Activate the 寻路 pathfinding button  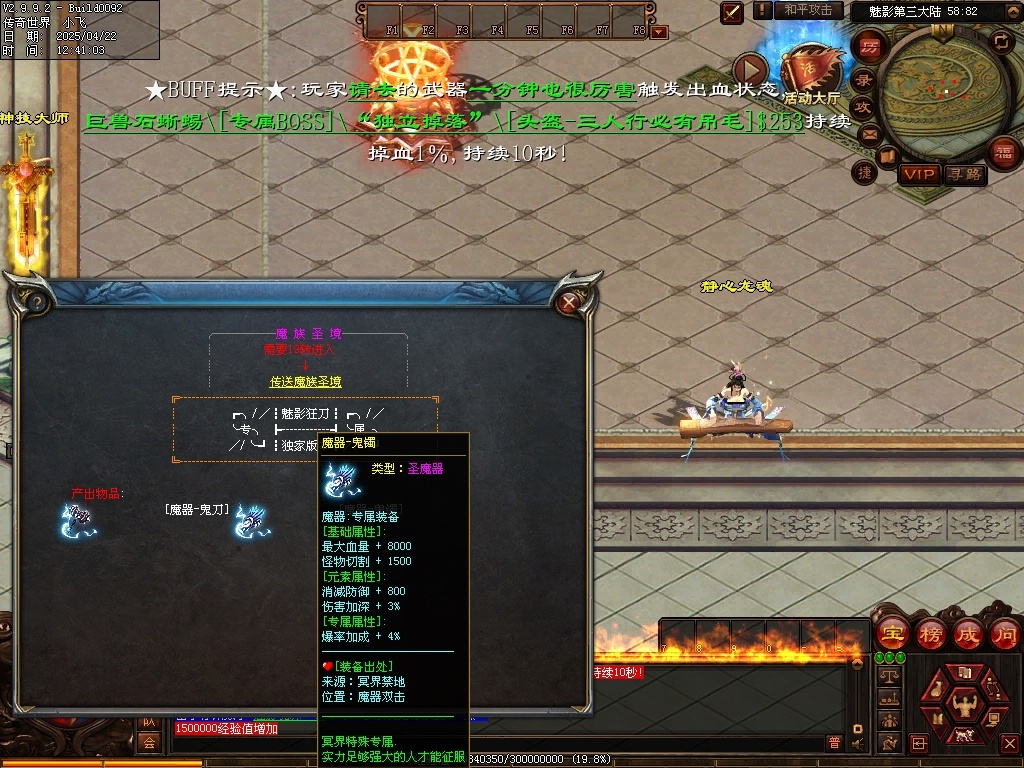coord(965,175)
